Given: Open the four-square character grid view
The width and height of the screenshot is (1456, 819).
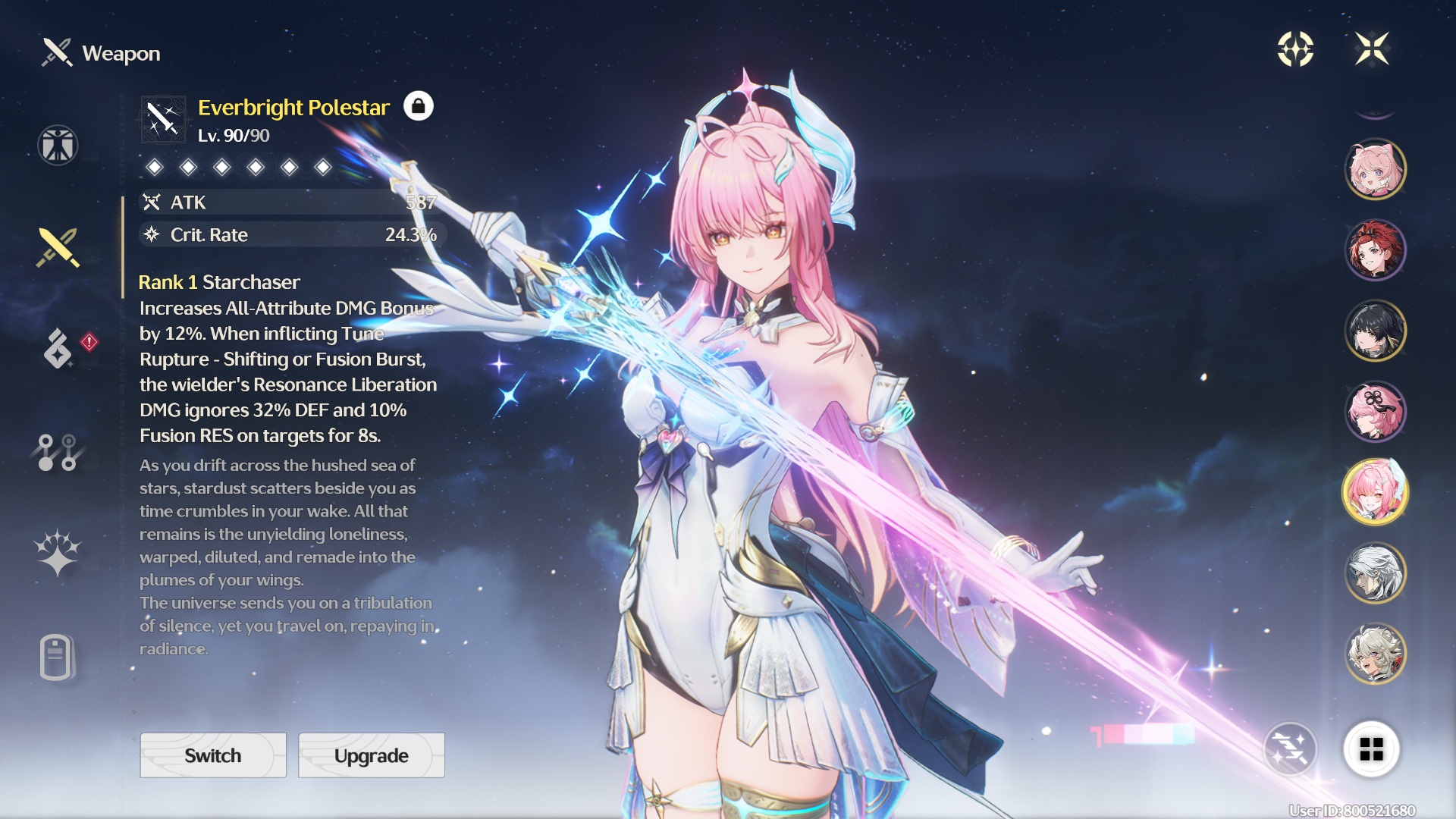Looking at the screenshot, I should click(x=1371, y=749).
